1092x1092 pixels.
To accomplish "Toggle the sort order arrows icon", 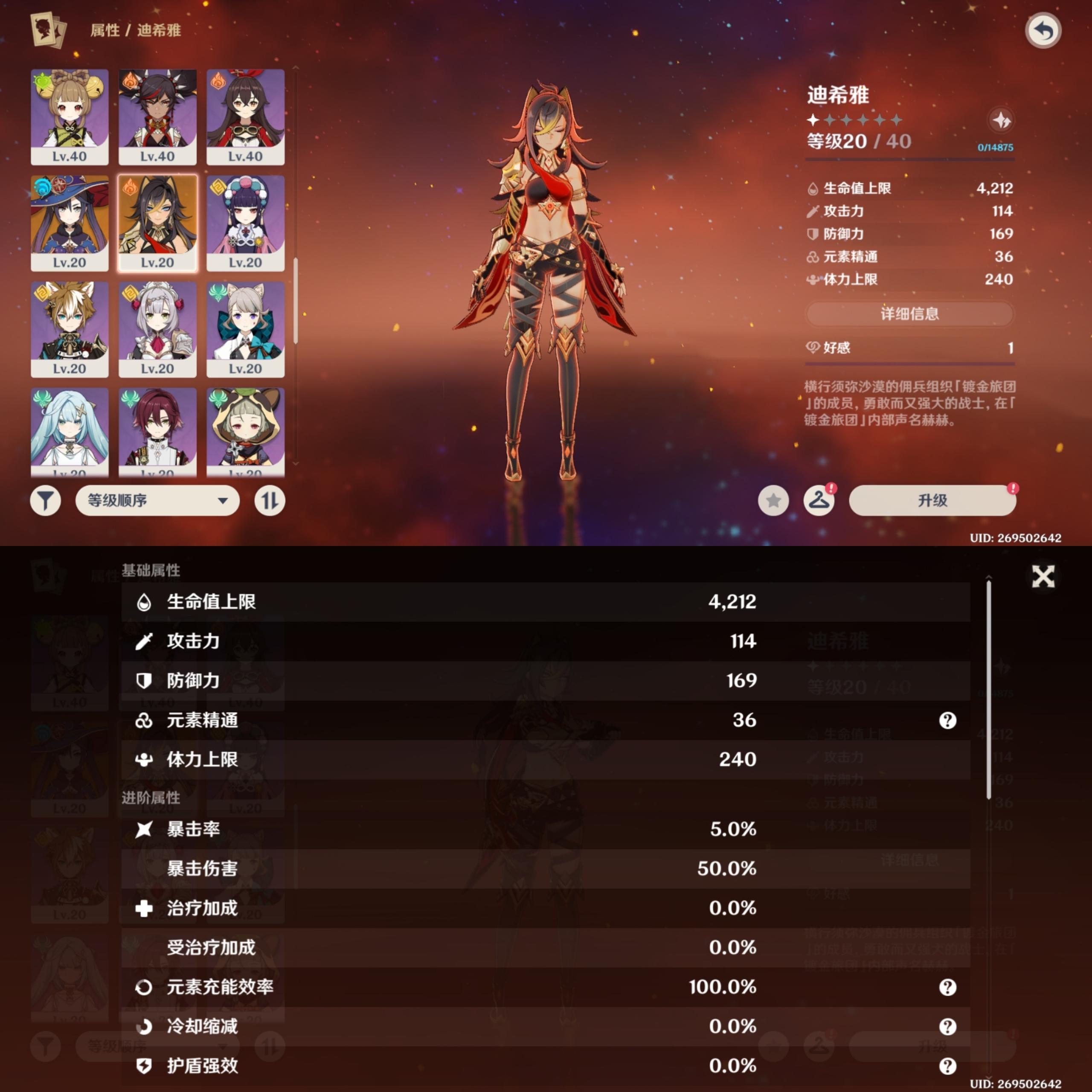I will coord(270,500).
